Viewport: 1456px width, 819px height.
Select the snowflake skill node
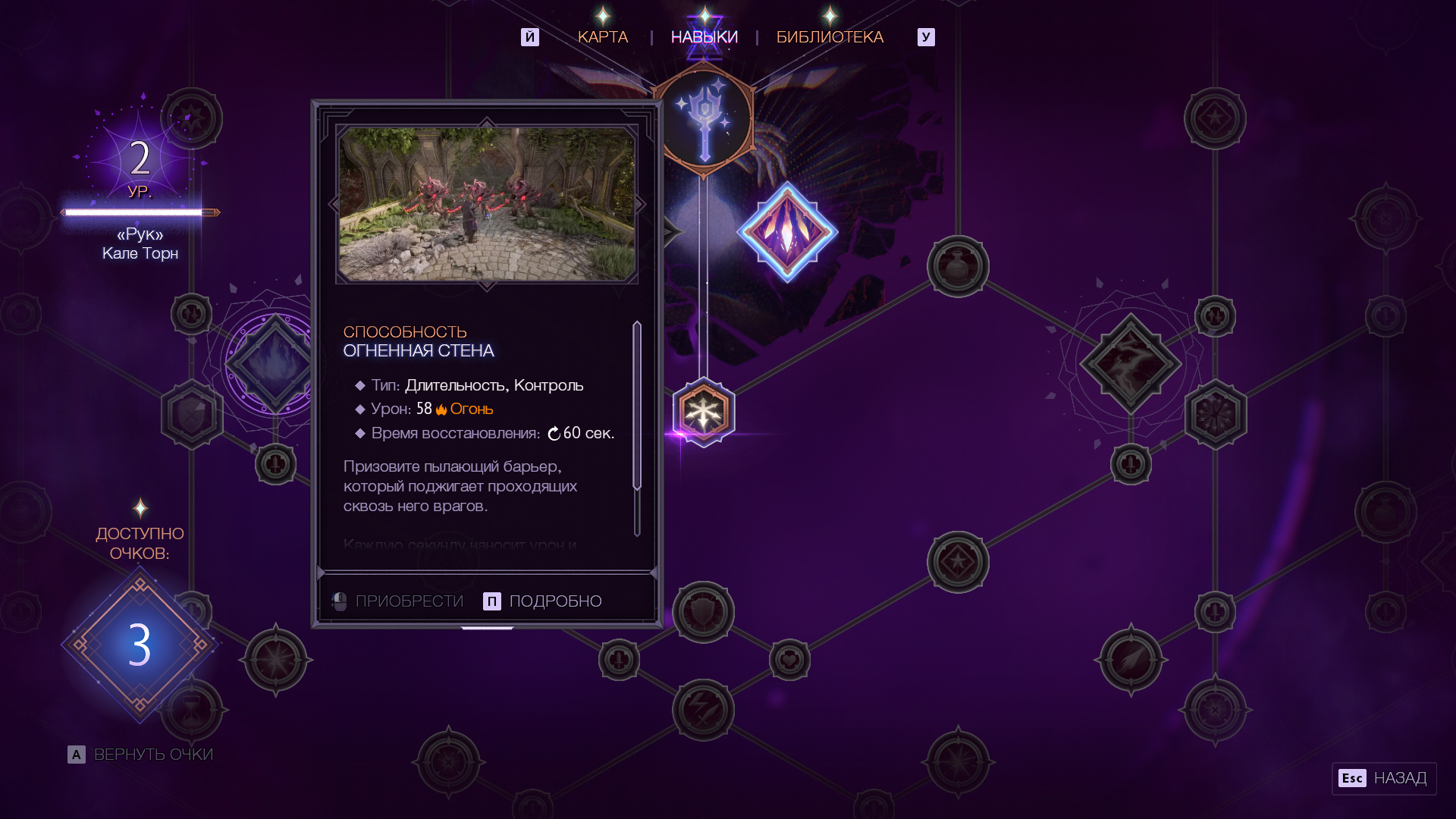coord(704,413)
